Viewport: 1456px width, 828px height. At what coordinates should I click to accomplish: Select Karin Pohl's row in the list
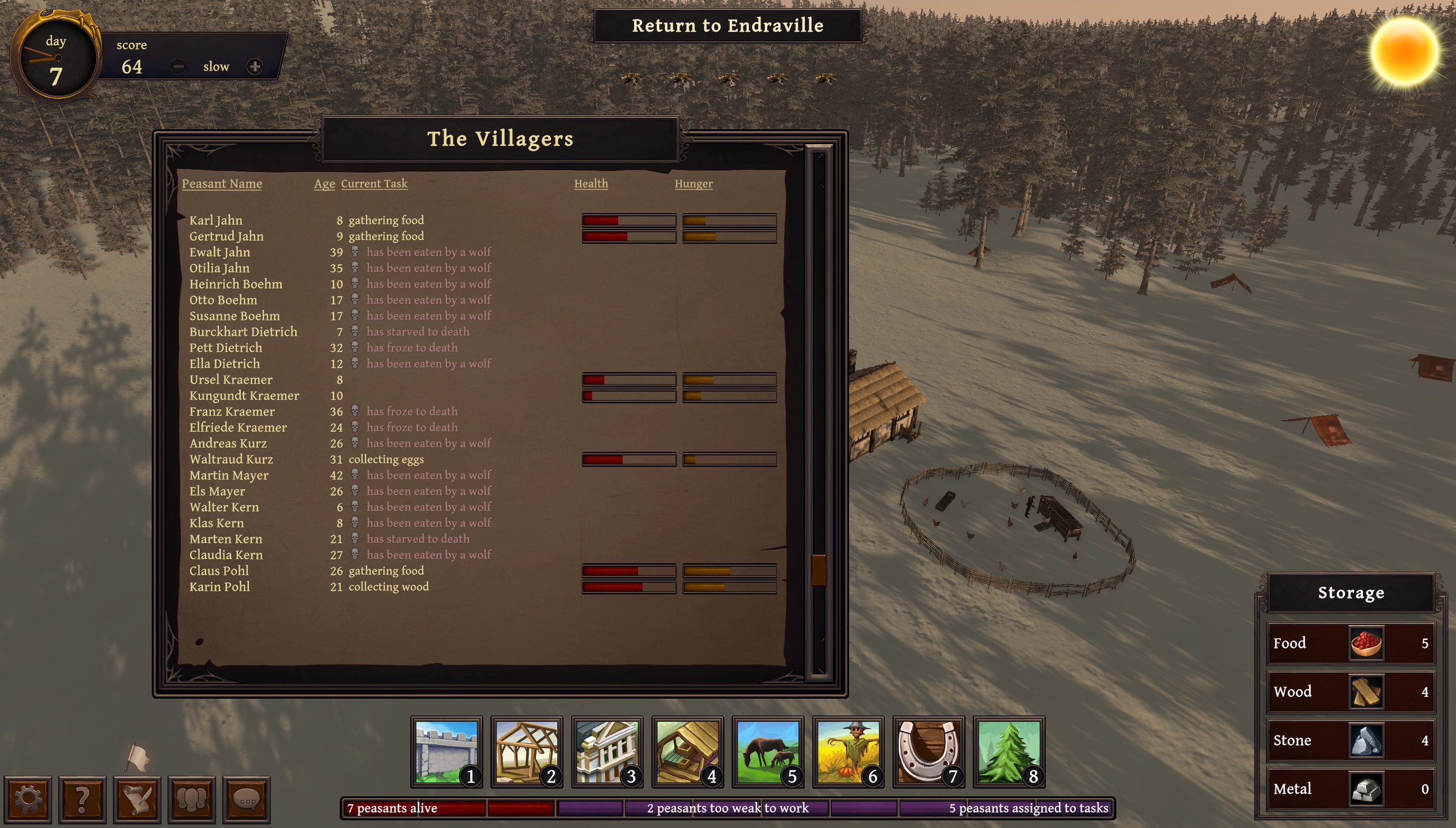click(219, 587)
